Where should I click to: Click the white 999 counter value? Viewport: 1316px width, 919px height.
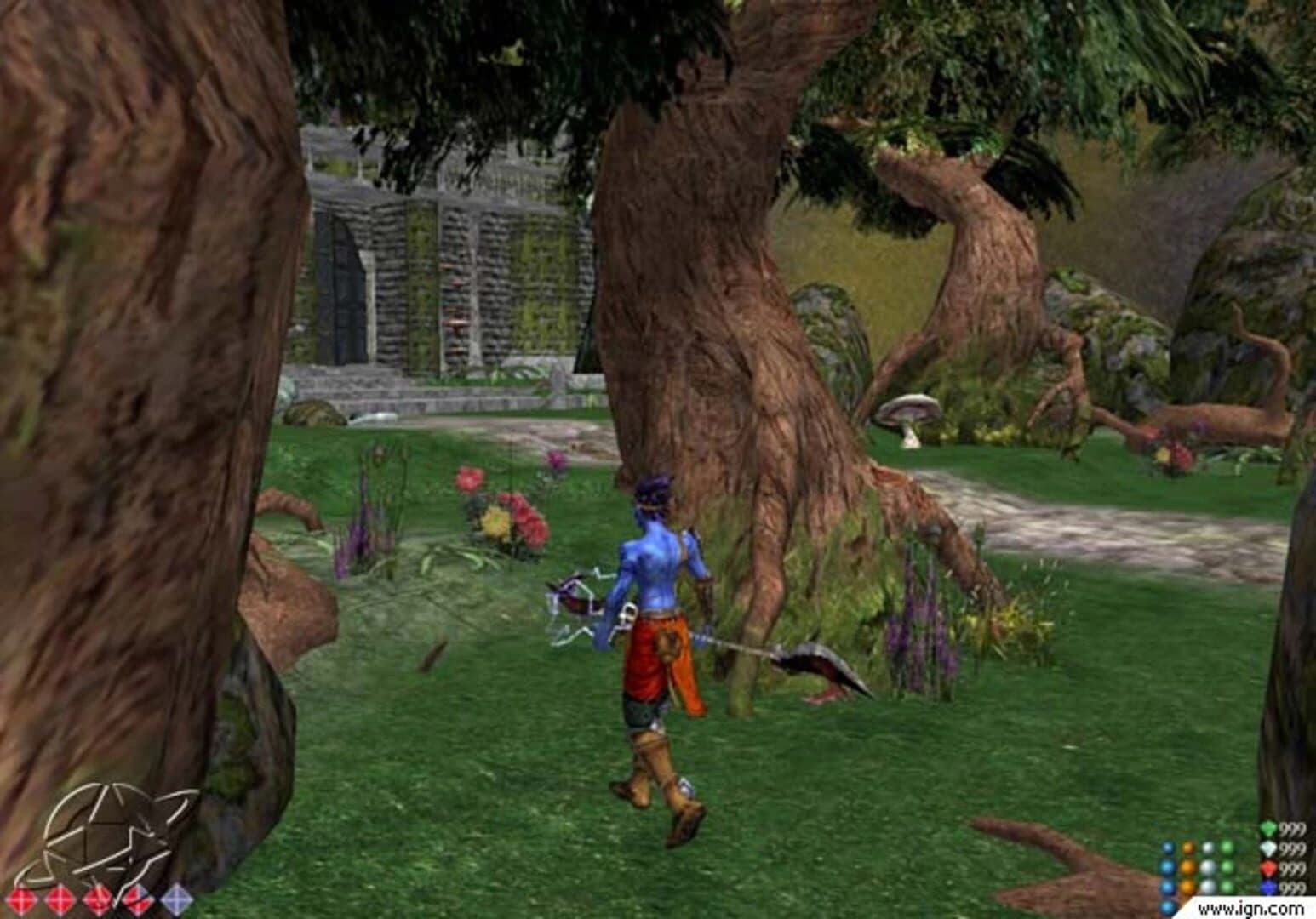tap(1293, 848)
